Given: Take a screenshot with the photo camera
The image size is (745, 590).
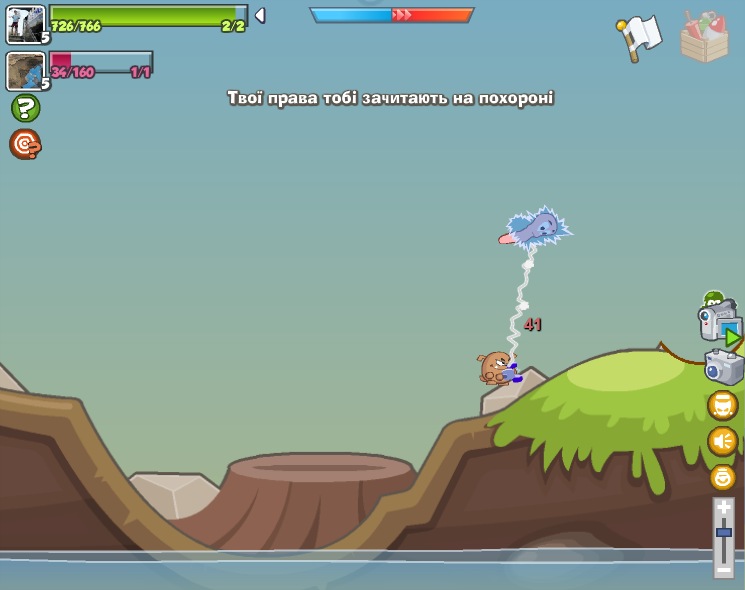Looking at the screenshot, I should pos(723,367).
